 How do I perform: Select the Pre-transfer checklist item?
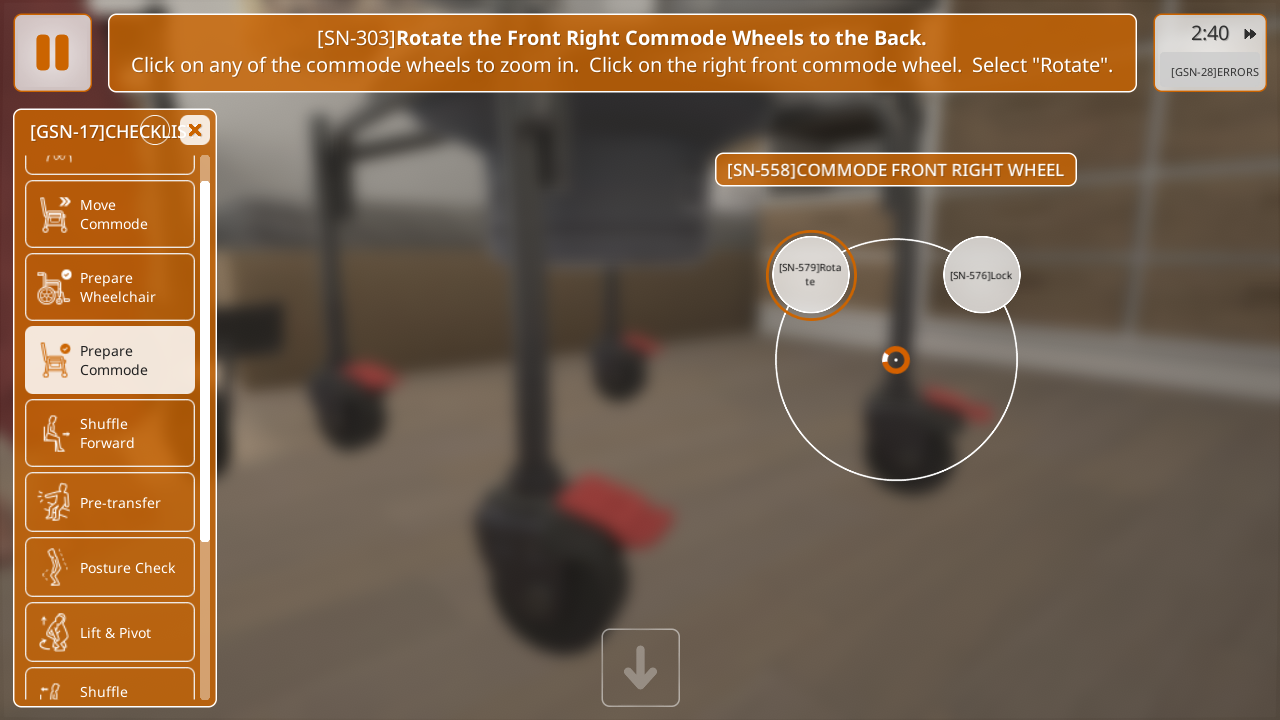click(x=110, y=502)
